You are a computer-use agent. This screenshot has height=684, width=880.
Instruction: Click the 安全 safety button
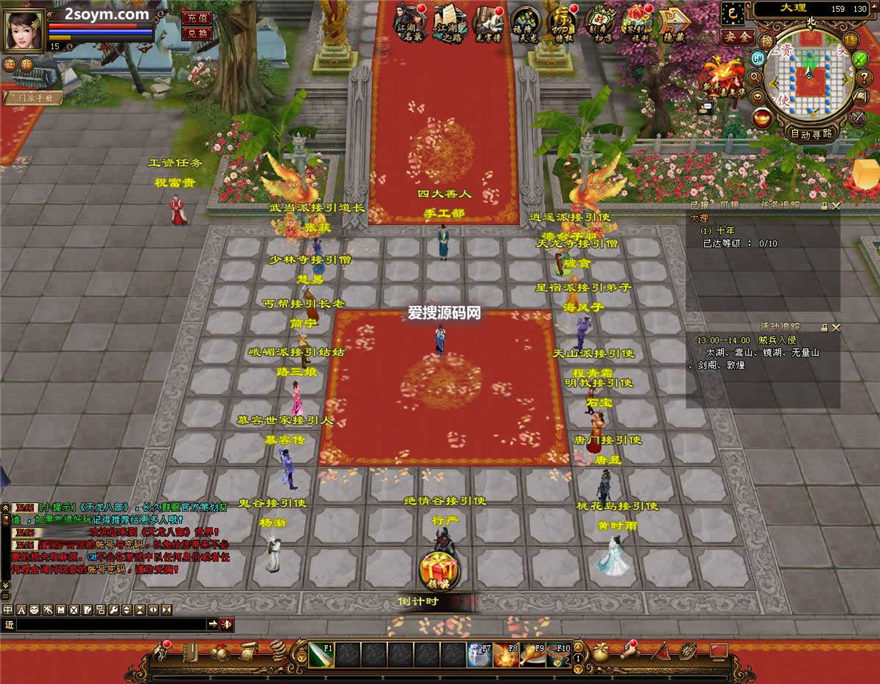click(738, 36)
